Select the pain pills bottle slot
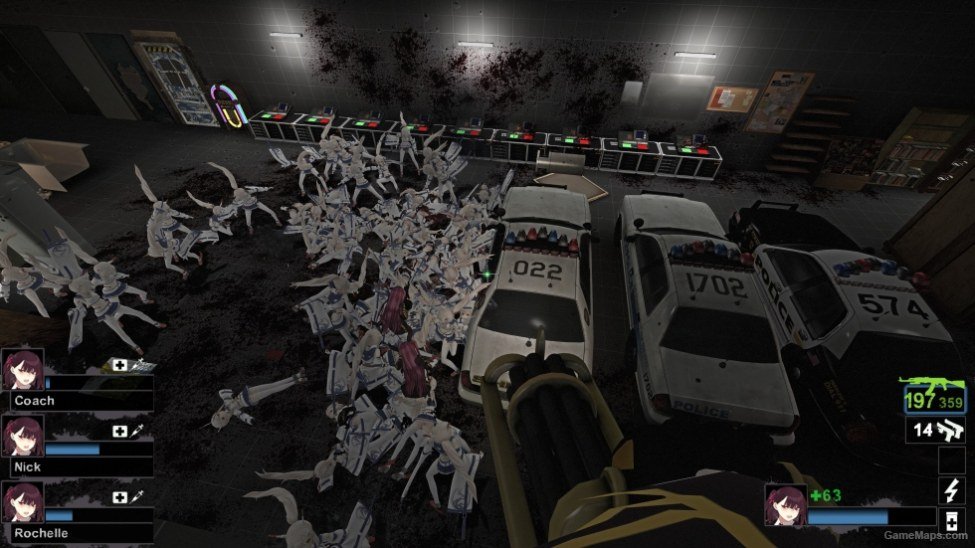This screenshot has height=548, width=975. (950, 520)
